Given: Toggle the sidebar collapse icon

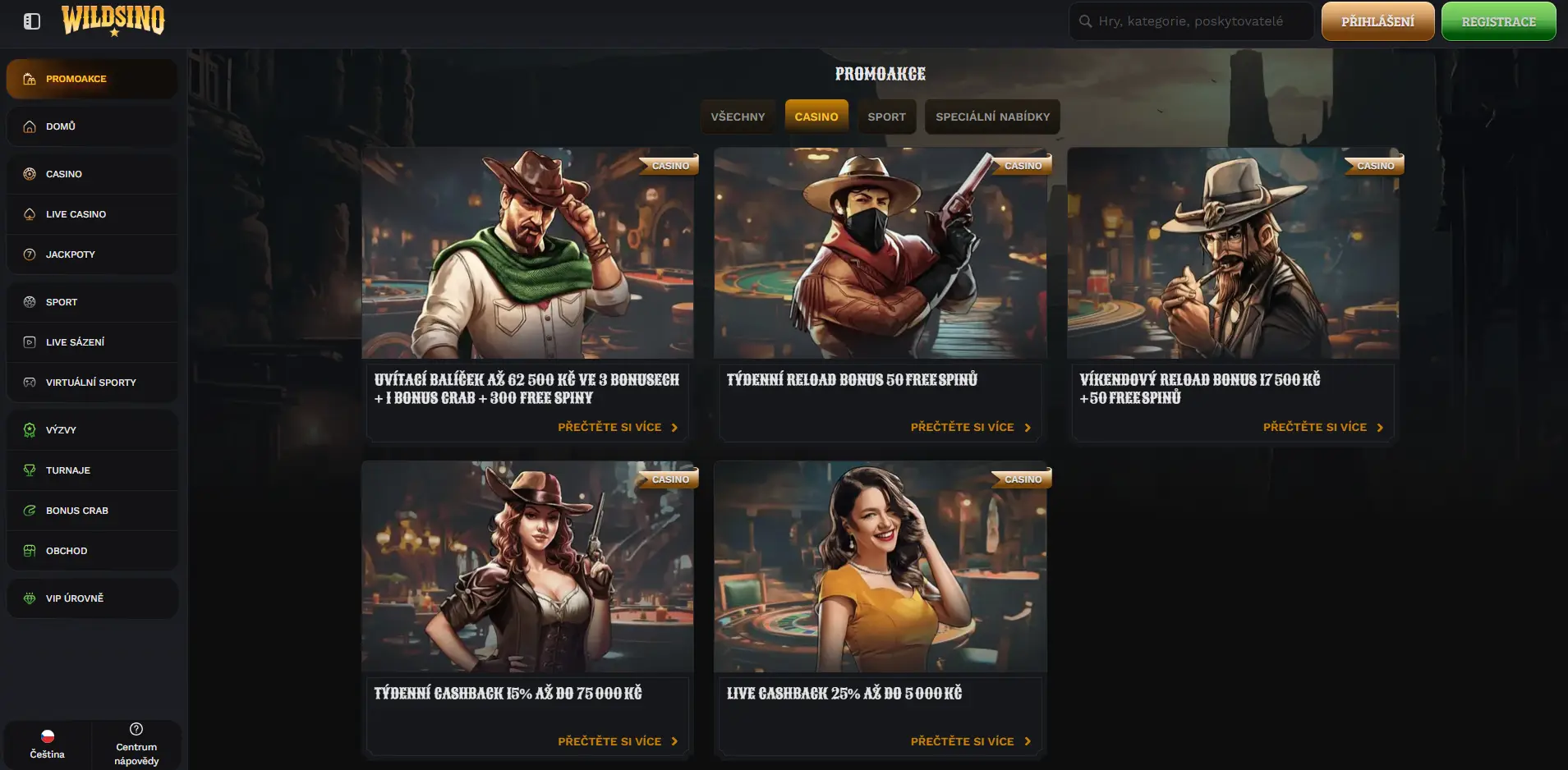Looking at the screenshot, I should point(32,21).
